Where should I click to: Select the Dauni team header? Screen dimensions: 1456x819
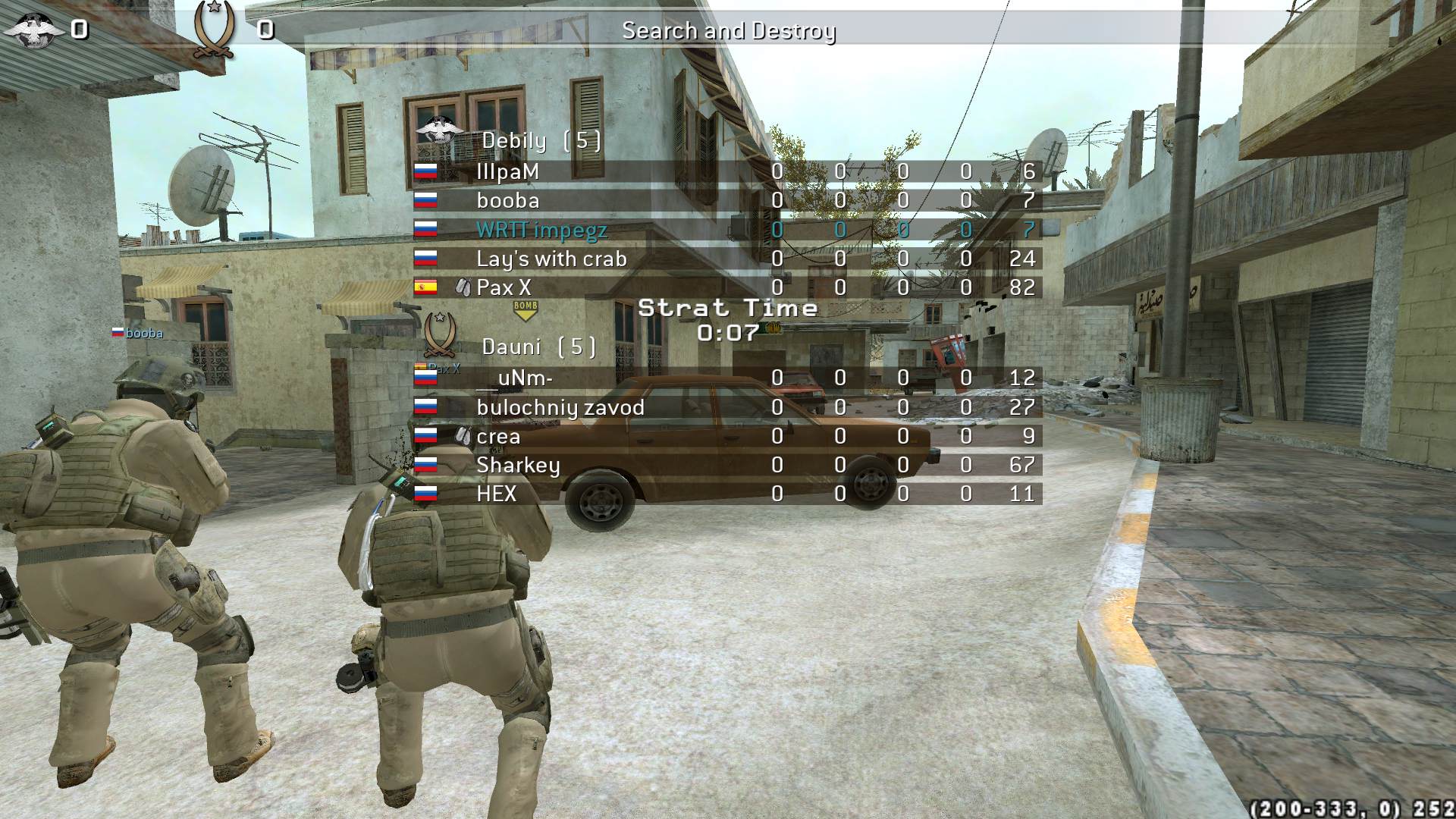pos(538,347)
